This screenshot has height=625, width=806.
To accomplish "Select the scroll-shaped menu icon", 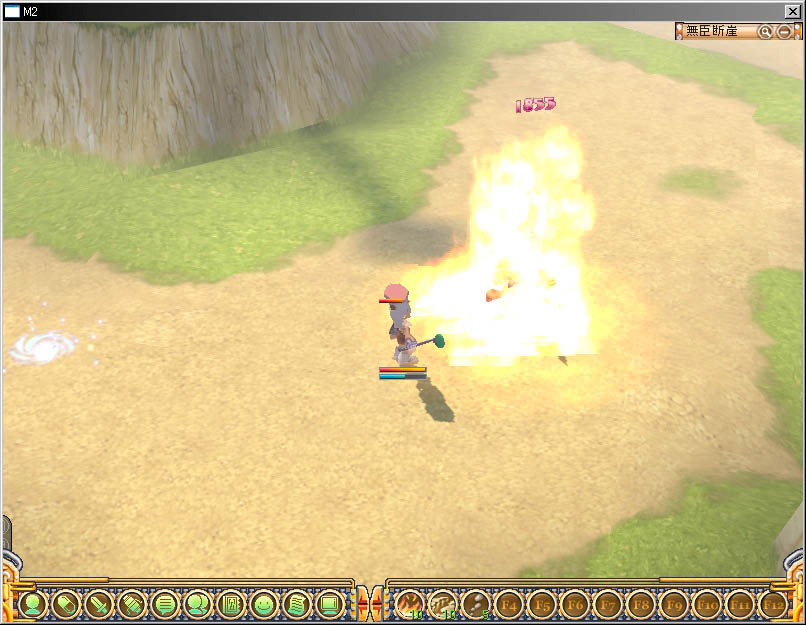I will tap(132, 604).
